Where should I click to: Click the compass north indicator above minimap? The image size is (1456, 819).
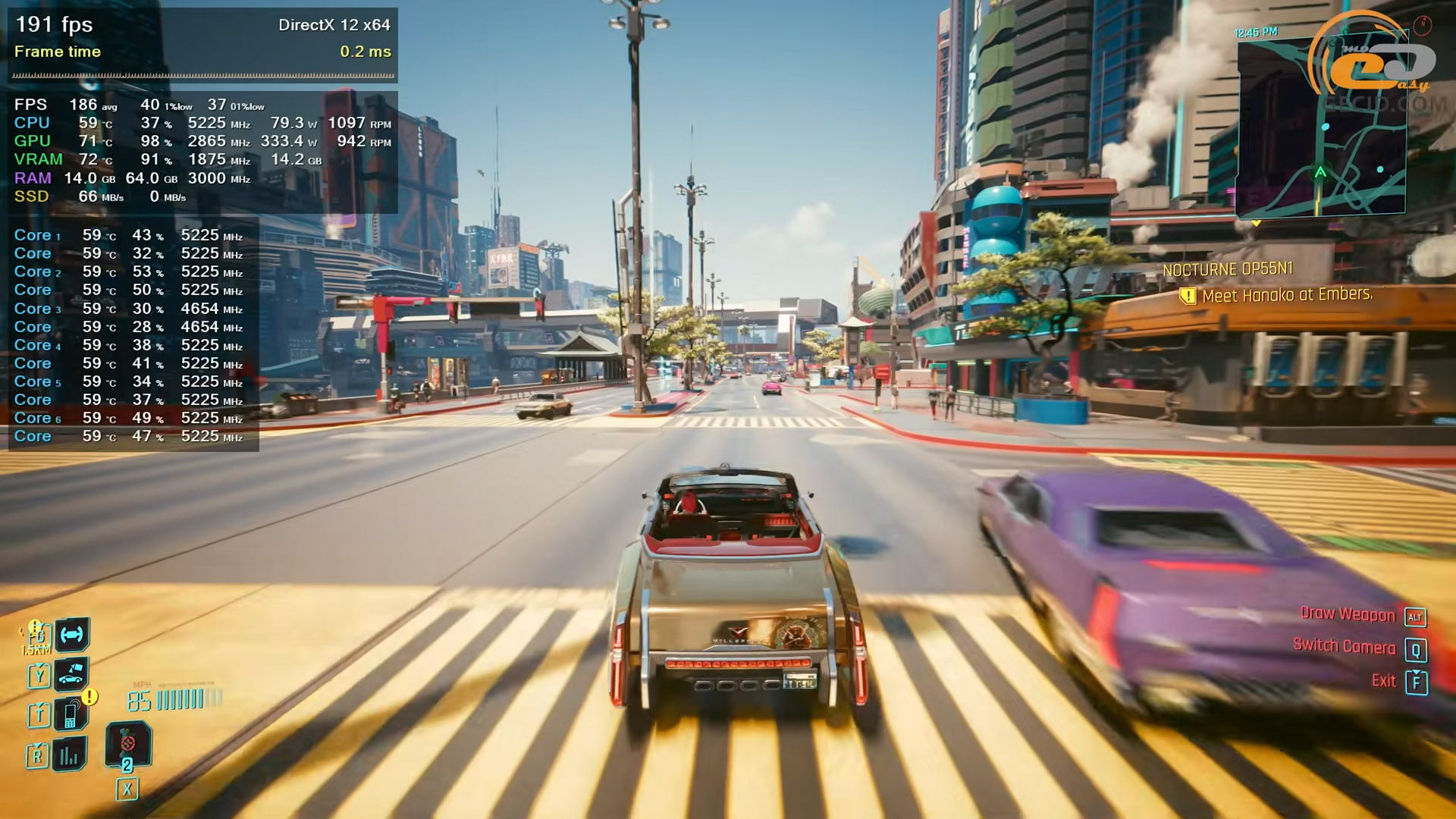point(1422,25)
